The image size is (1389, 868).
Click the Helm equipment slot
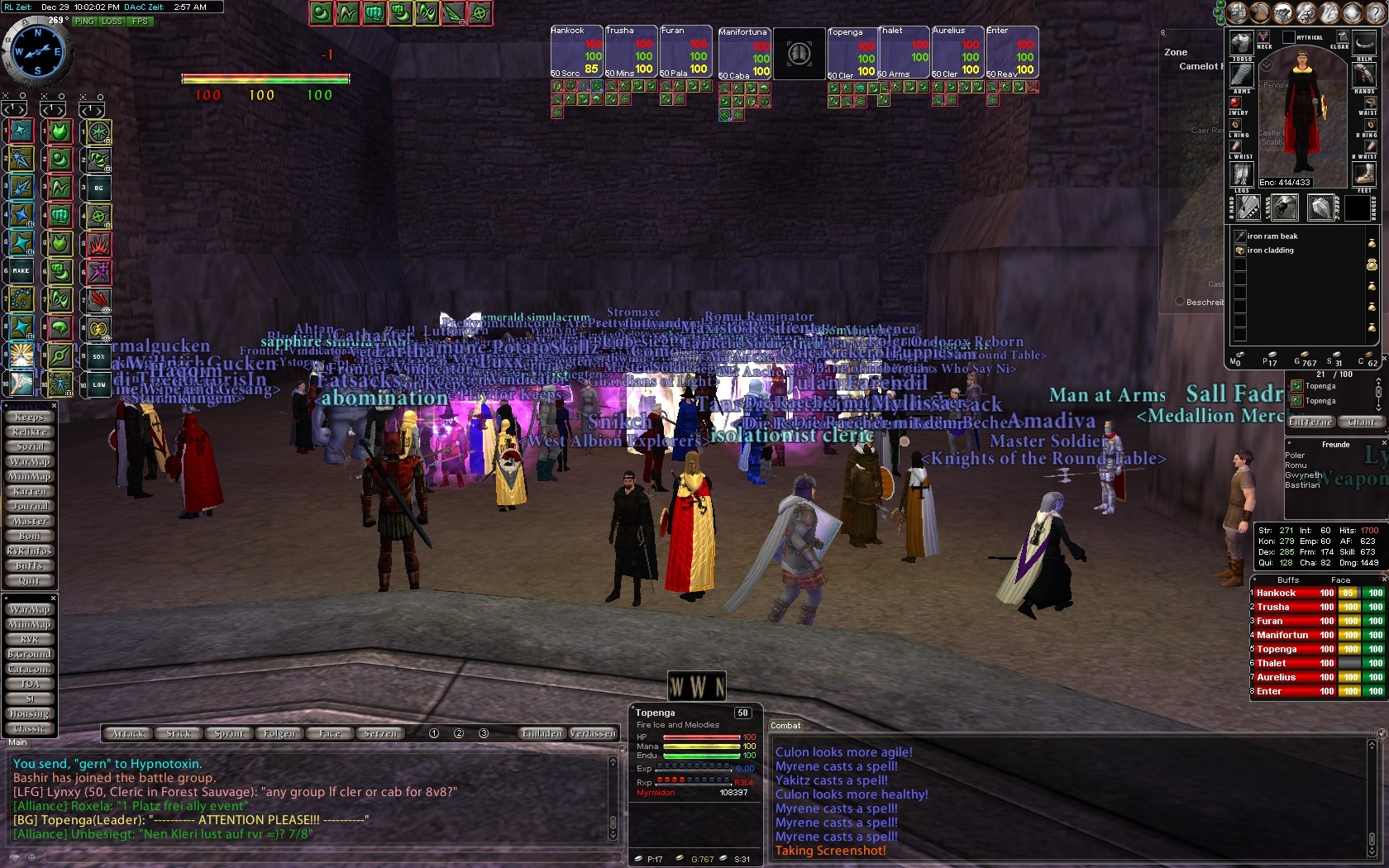1364,43
